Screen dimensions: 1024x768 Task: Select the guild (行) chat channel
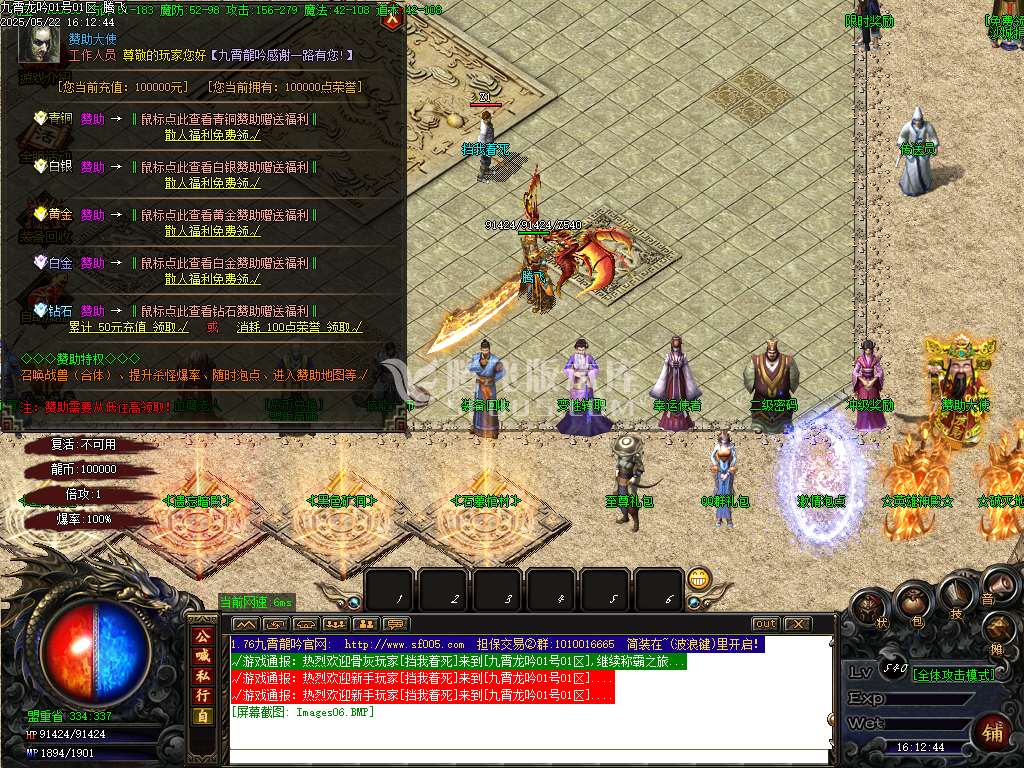coord(202,695)
